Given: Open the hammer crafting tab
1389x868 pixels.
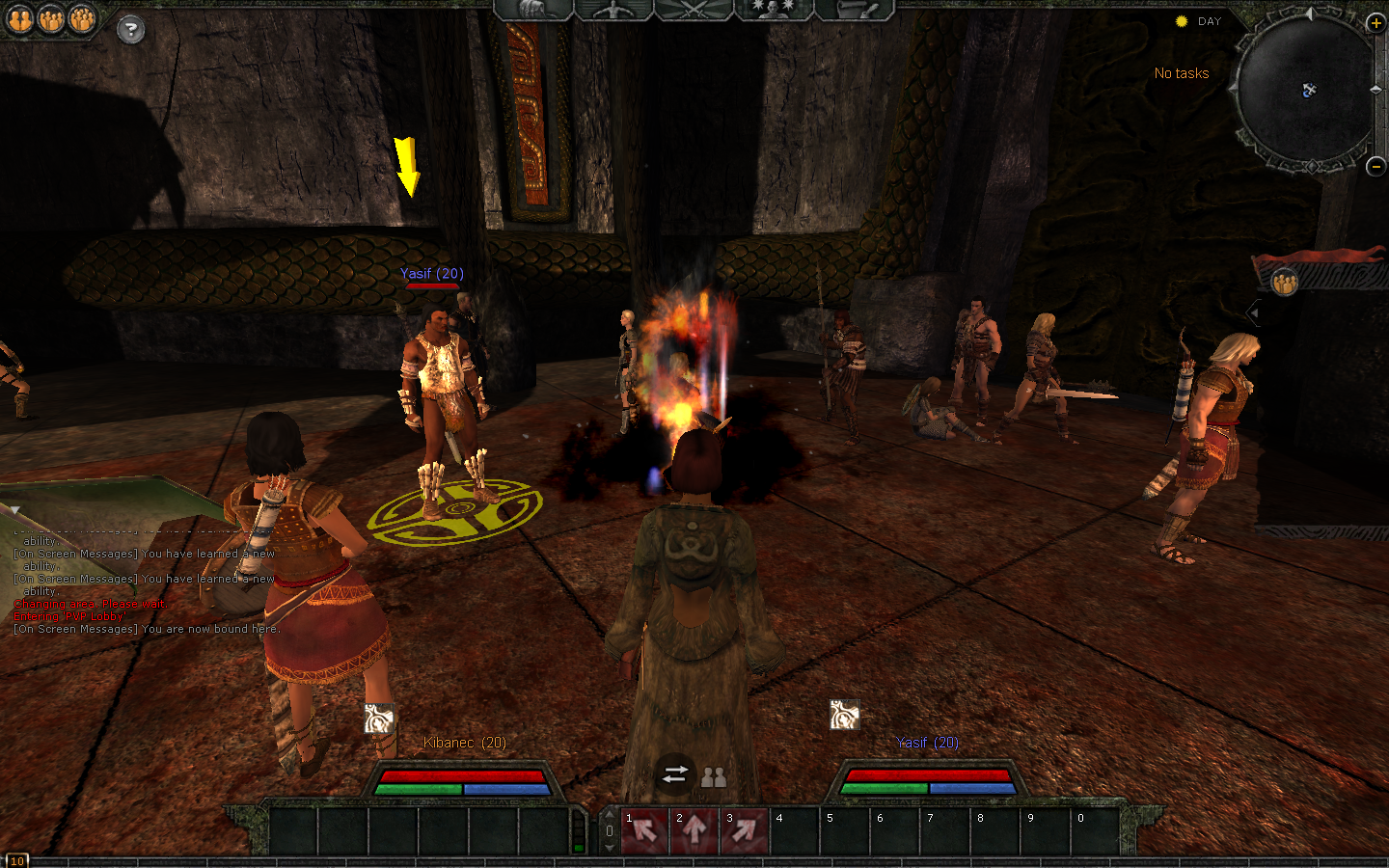Looking at the screenshot, I should [x=854, y=10].
